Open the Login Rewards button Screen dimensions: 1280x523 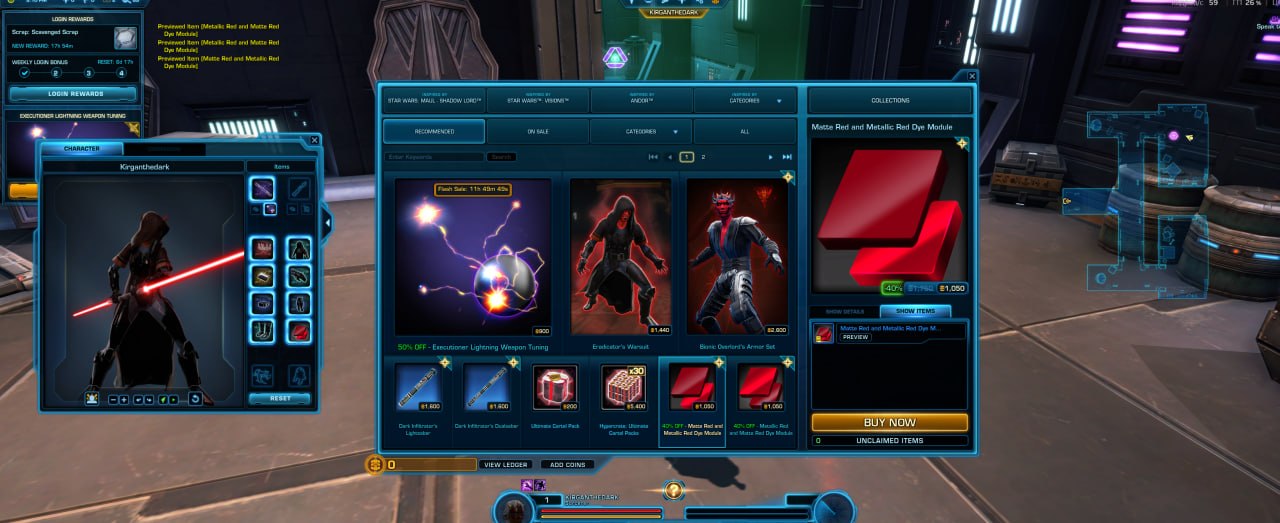pyautogui.click(x=72, y=94)
